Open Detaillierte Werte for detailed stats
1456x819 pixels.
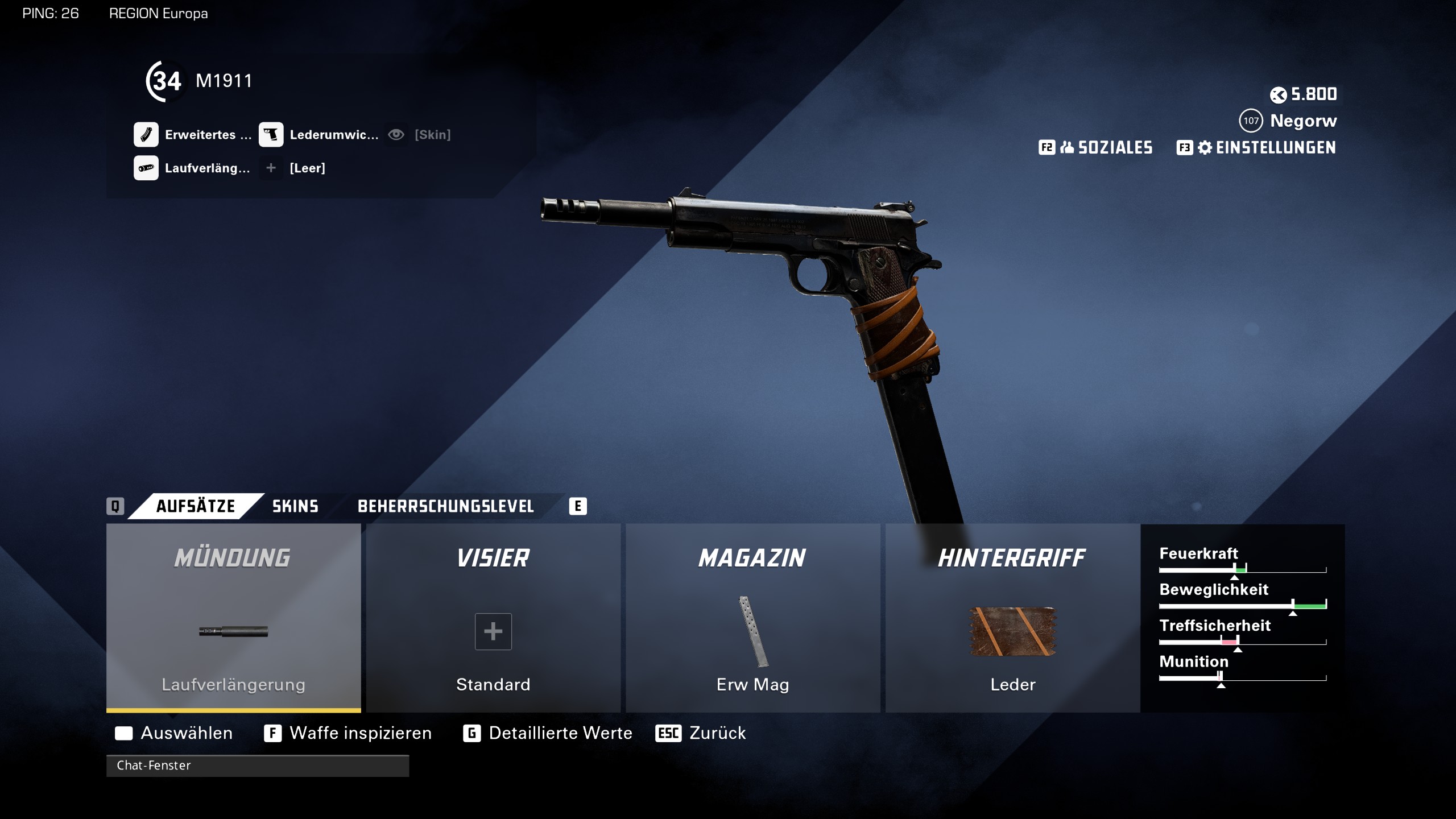(x=560, y=733)
